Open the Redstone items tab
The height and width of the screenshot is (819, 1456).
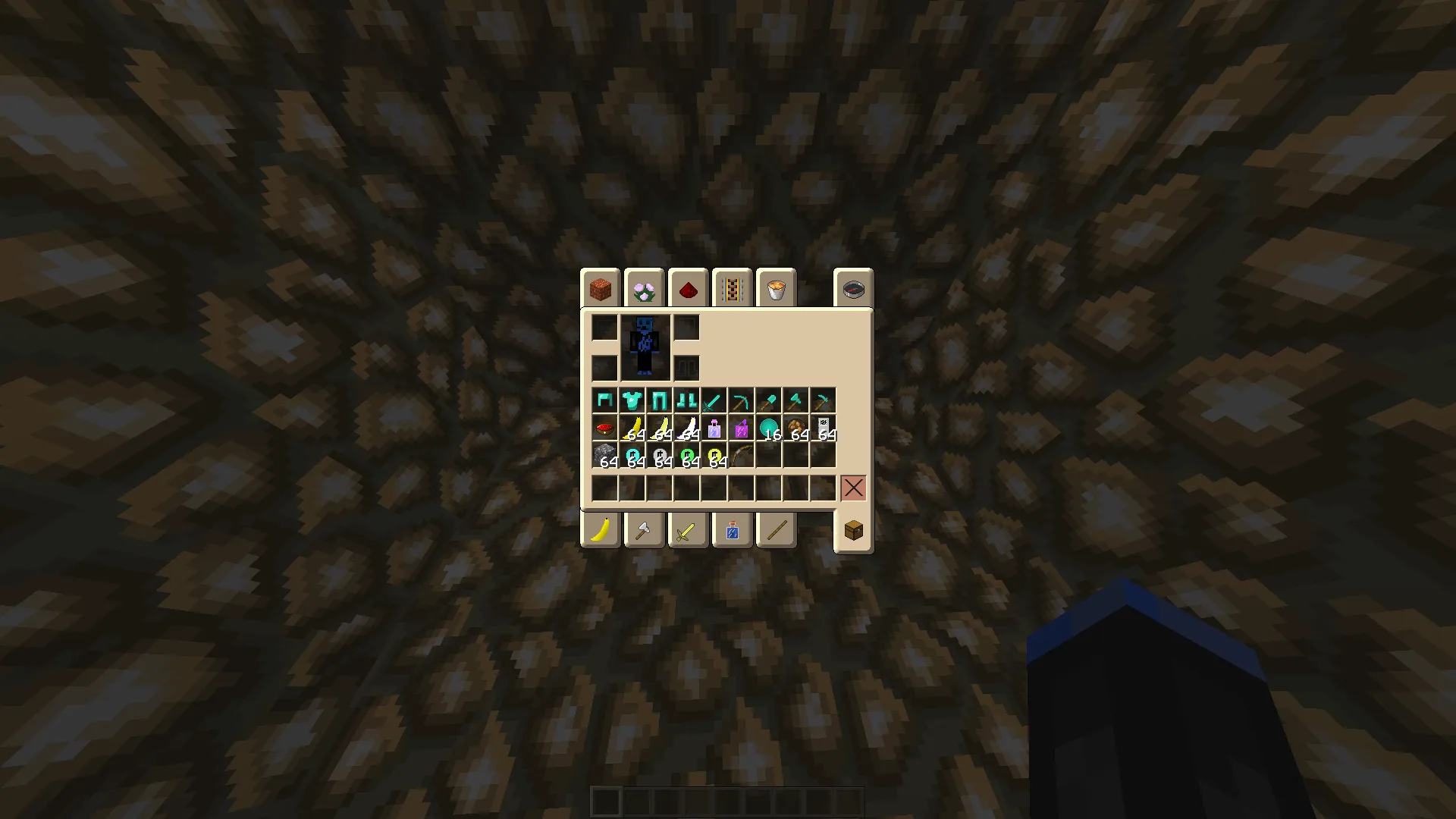688,287
